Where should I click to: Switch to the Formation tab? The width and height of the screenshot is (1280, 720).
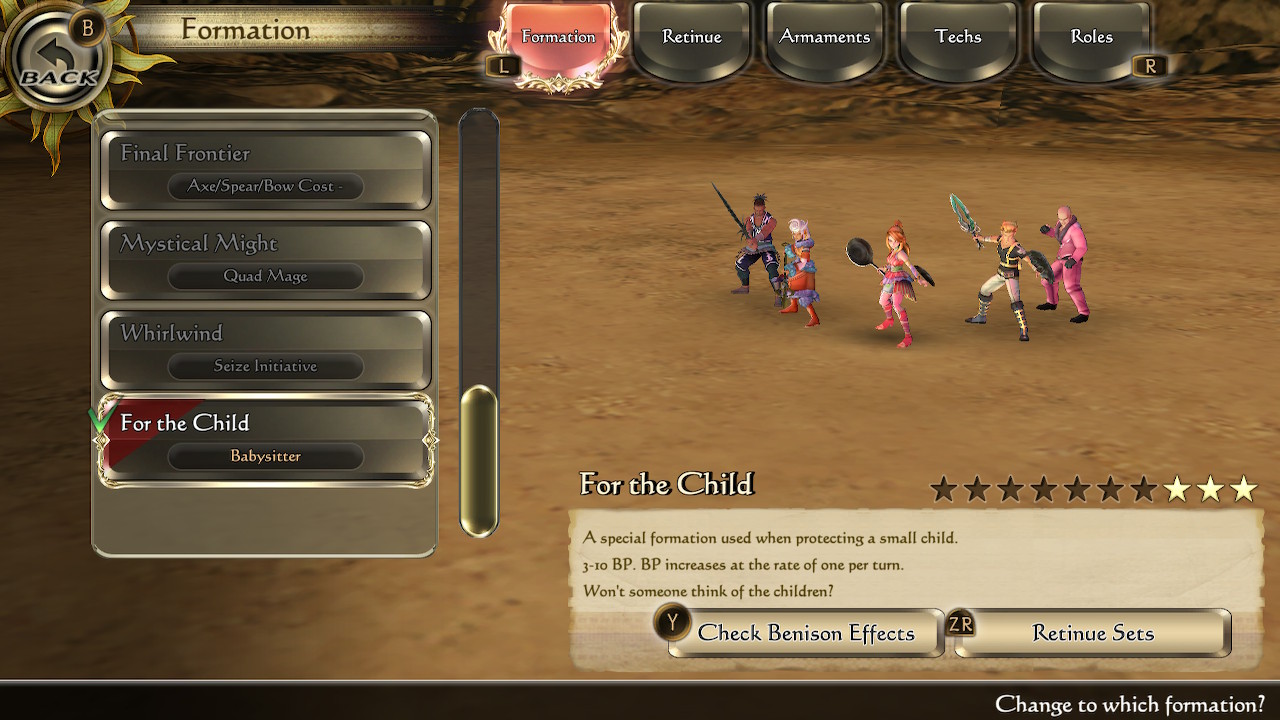558,38
